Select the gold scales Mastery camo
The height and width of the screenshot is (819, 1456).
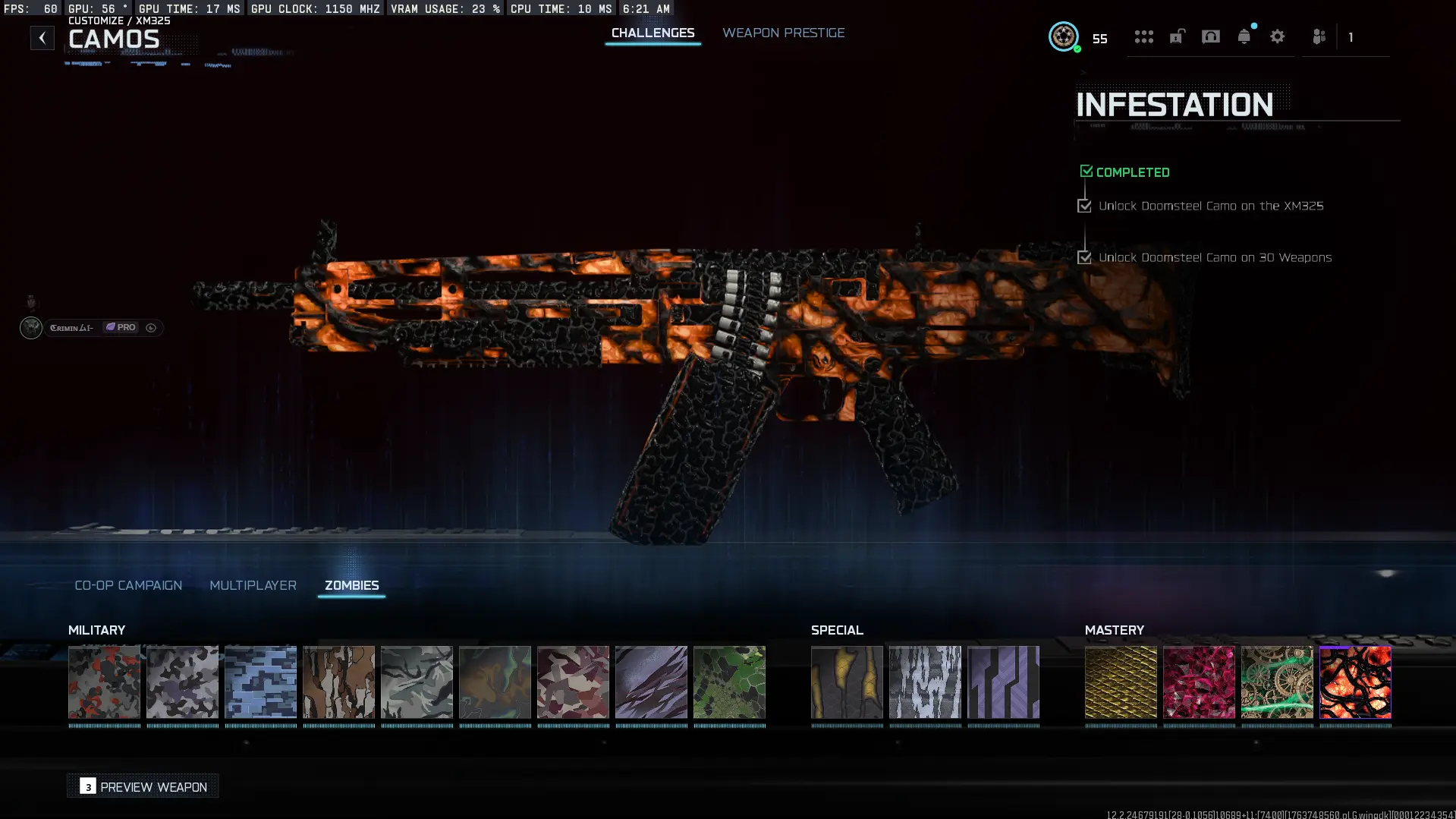pos(1121,682)
